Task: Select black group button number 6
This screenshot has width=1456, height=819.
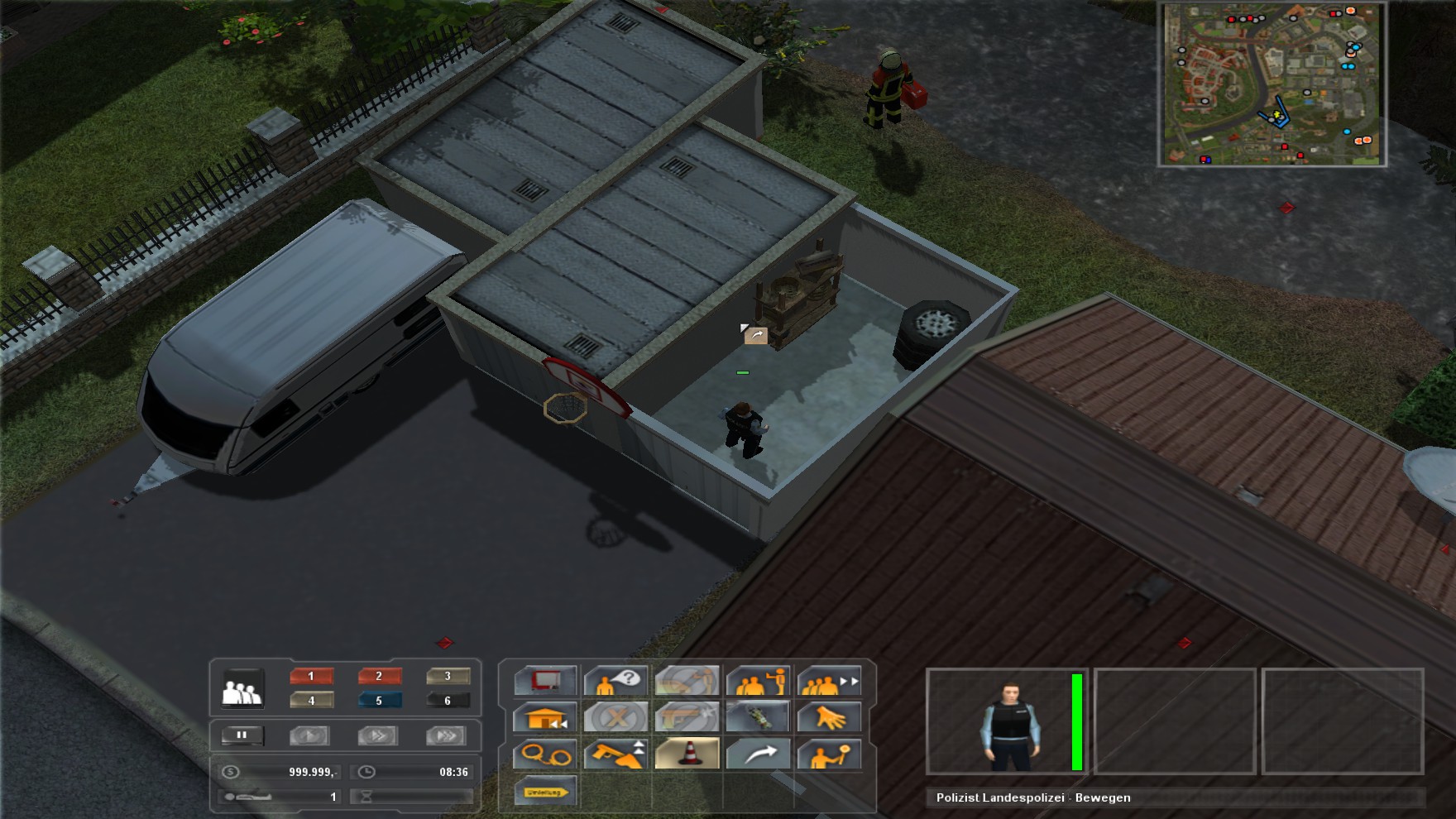Action: tap(448, 700)
